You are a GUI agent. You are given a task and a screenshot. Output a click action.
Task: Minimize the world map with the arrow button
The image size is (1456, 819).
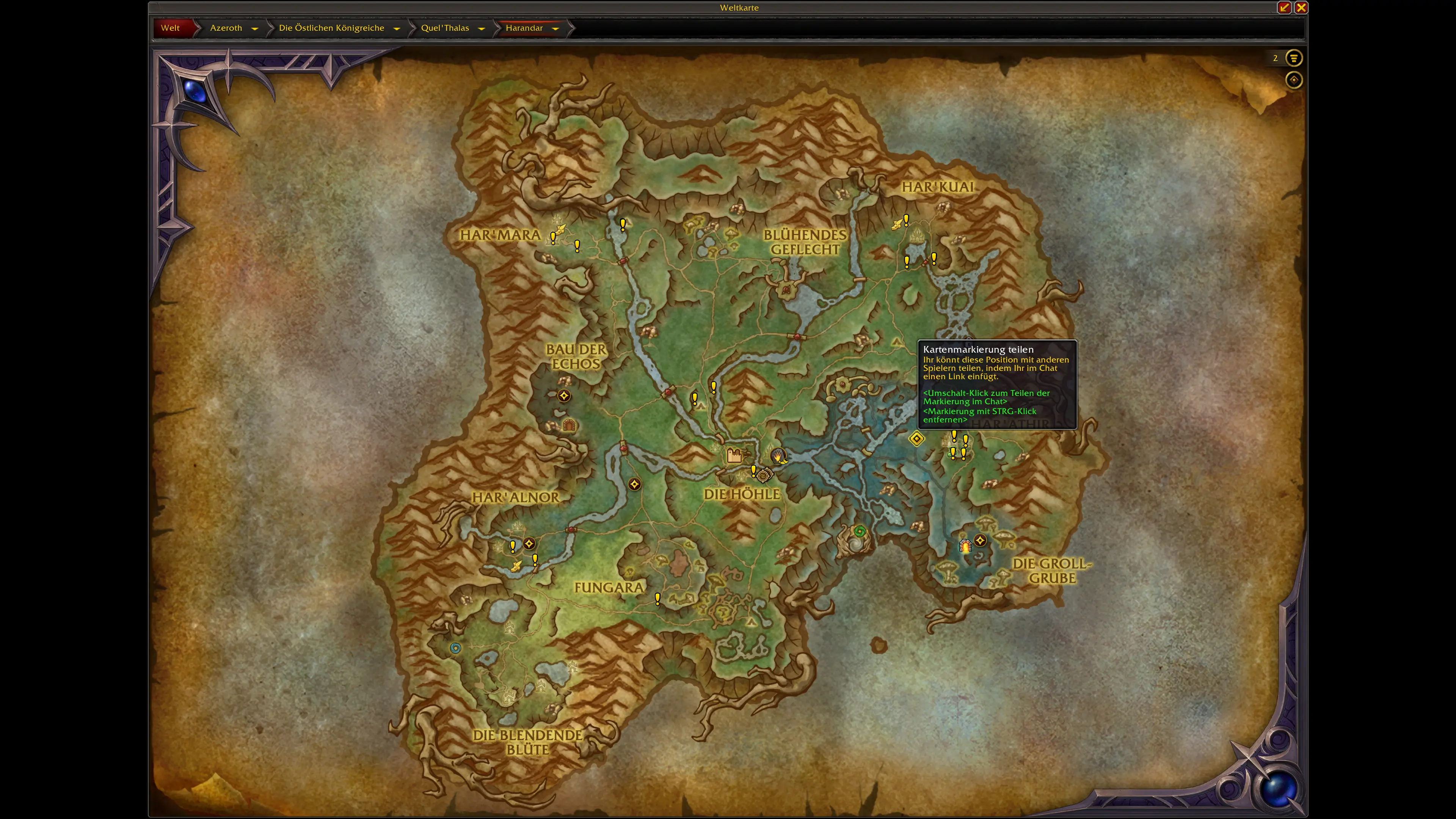(x=1284, y=7)
